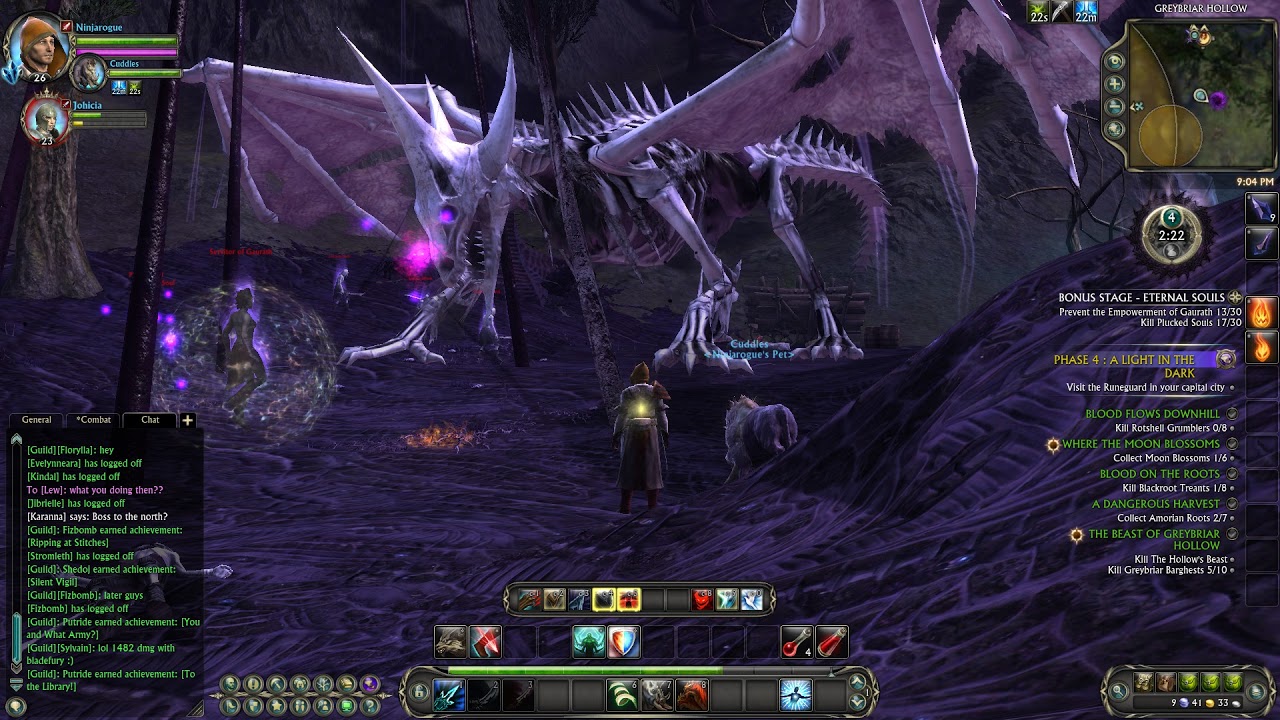Switch to the General chat tab
The width and height of the screenshot is (1280, 720).
point(37,420)
